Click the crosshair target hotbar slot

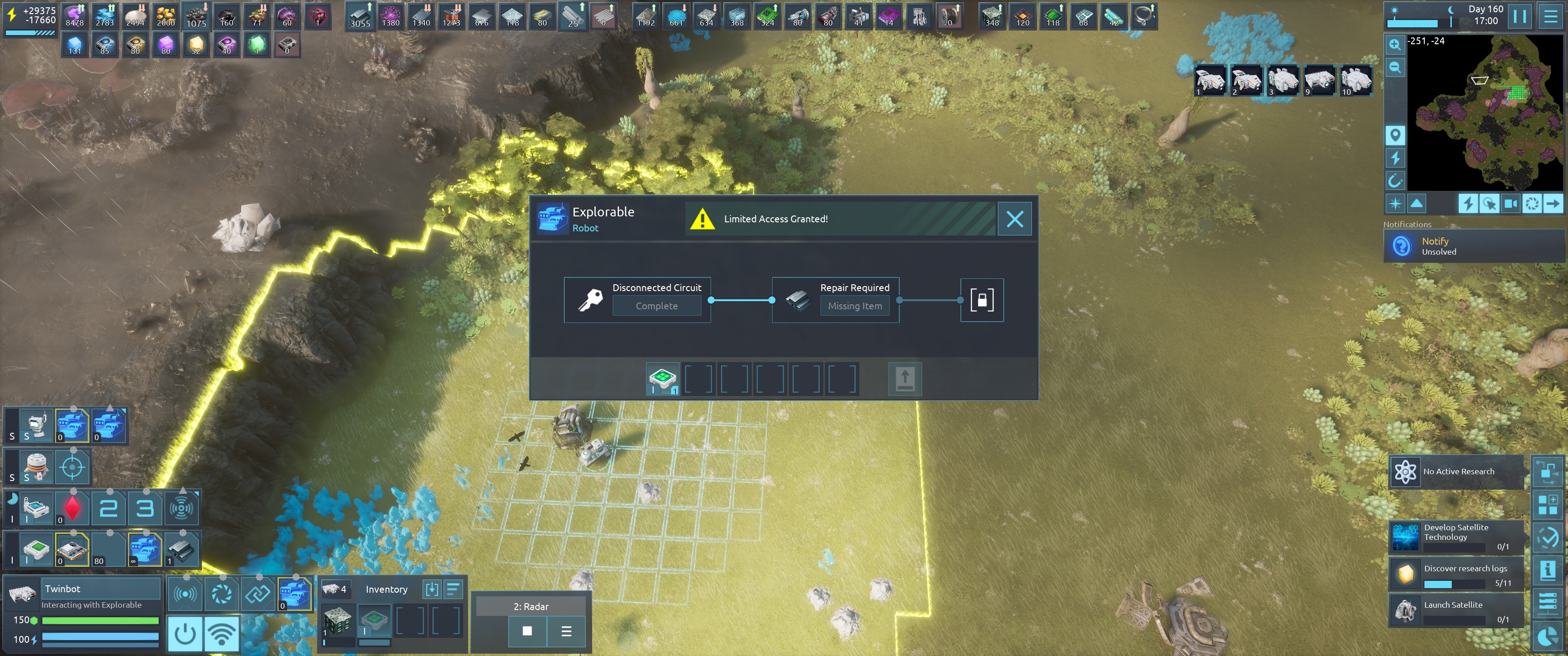click(x=72, y=467)
